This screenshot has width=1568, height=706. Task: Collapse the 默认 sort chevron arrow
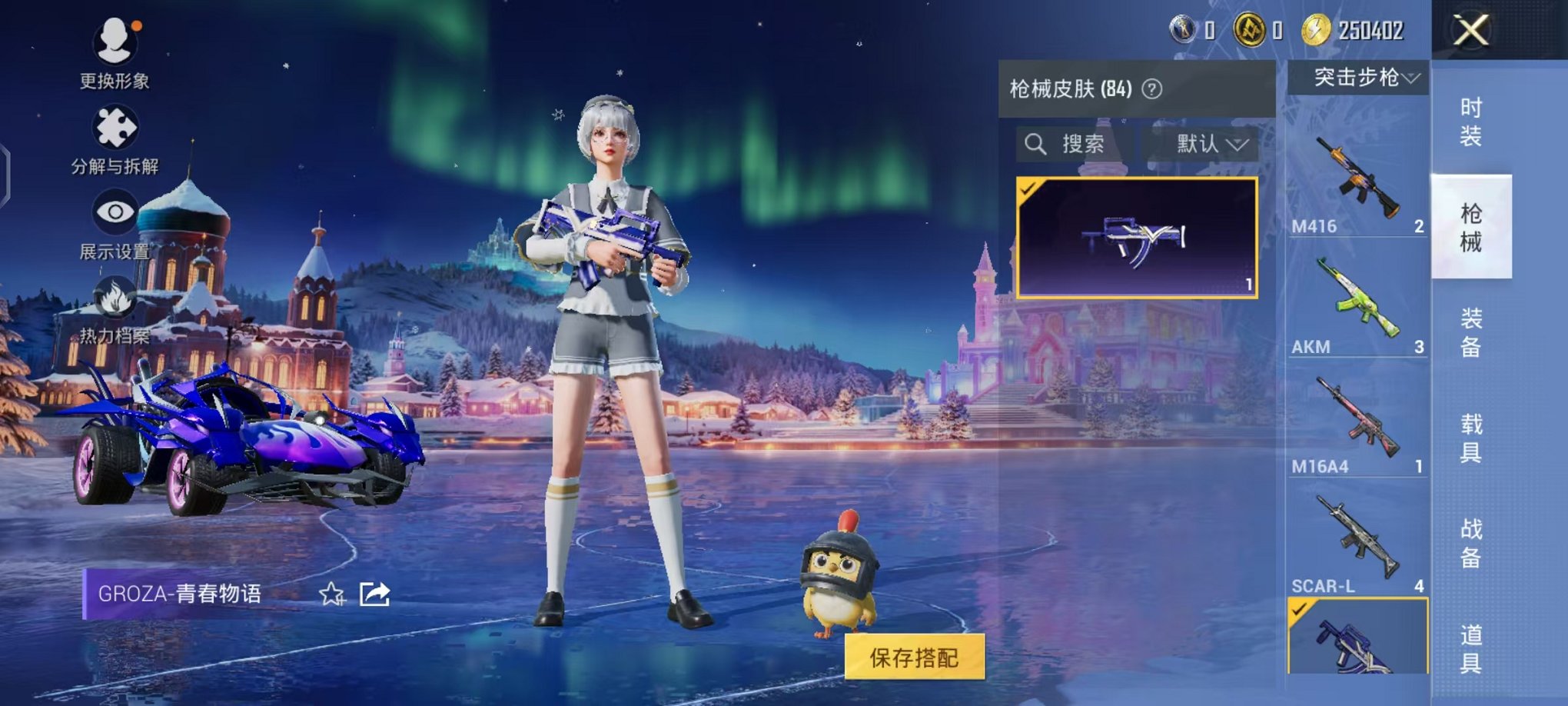1236,145
